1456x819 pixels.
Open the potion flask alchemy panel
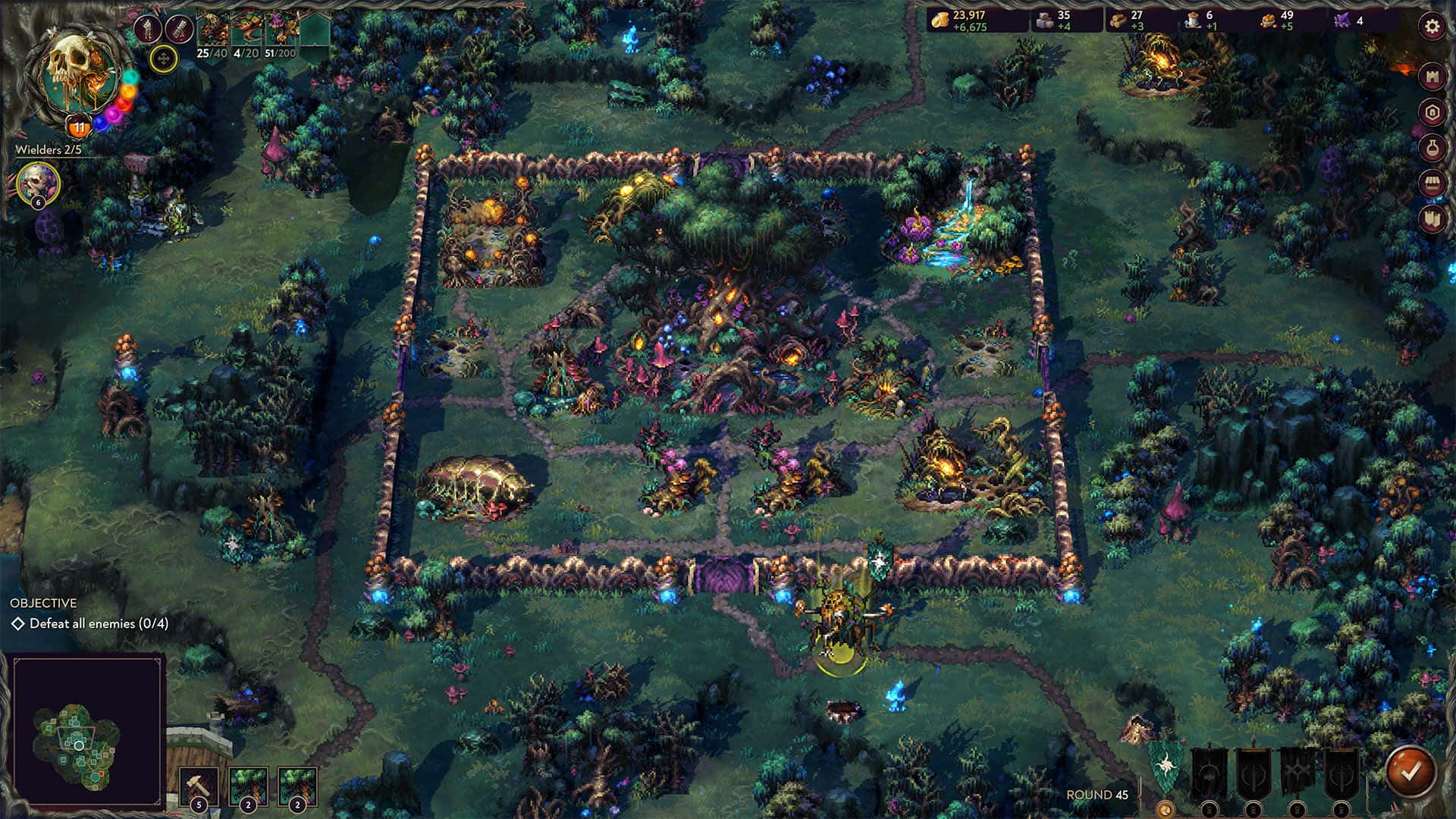(1431, 146)
